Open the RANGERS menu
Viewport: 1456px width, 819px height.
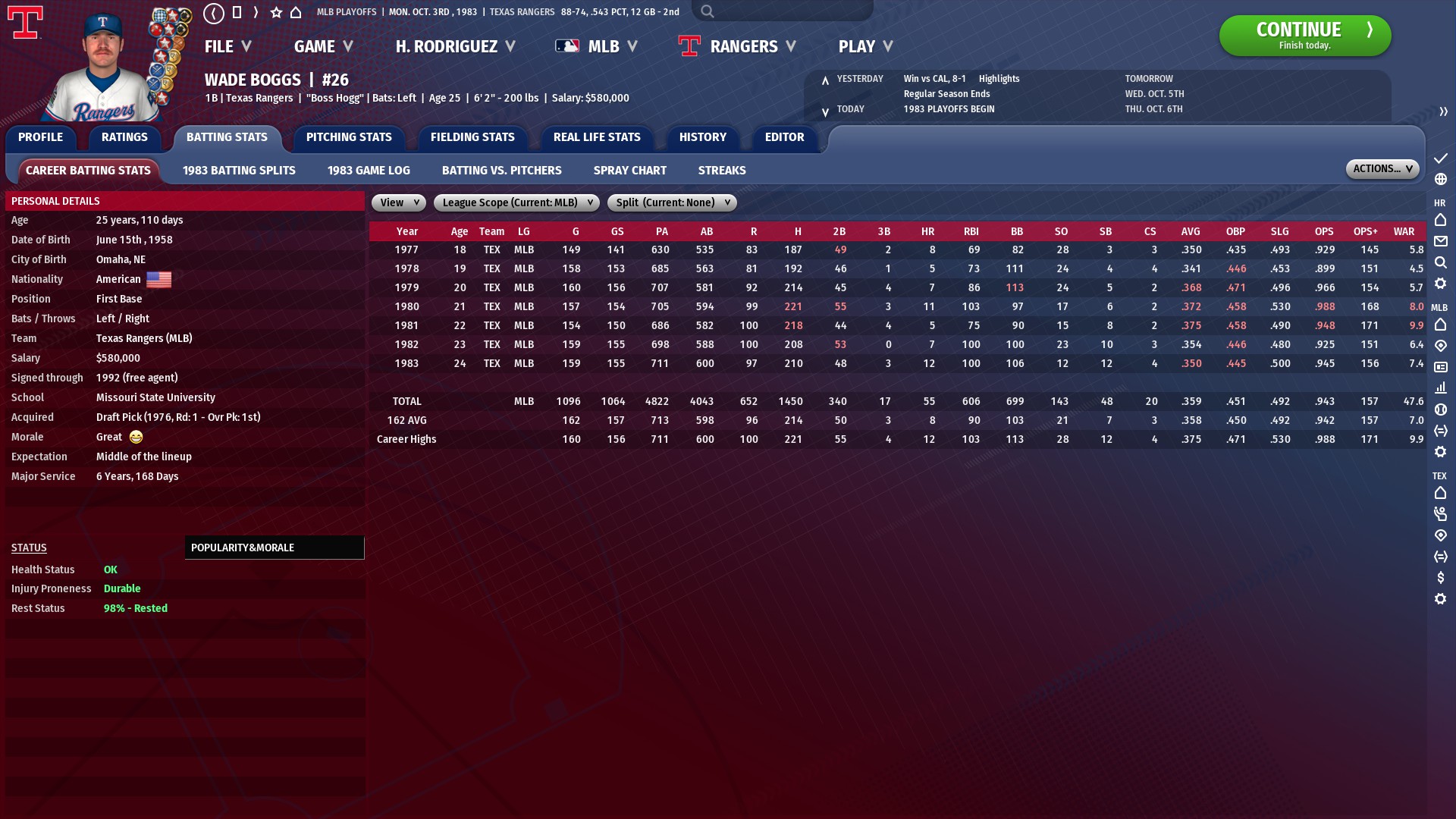pos(745,46)
